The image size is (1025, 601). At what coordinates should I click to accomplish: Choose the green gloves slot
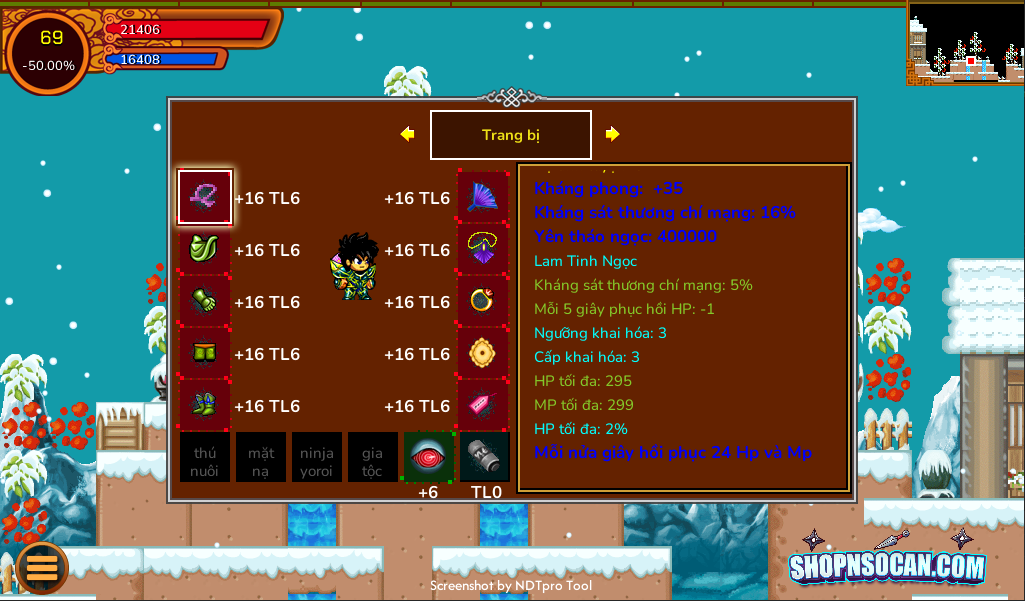click(205, 302)
